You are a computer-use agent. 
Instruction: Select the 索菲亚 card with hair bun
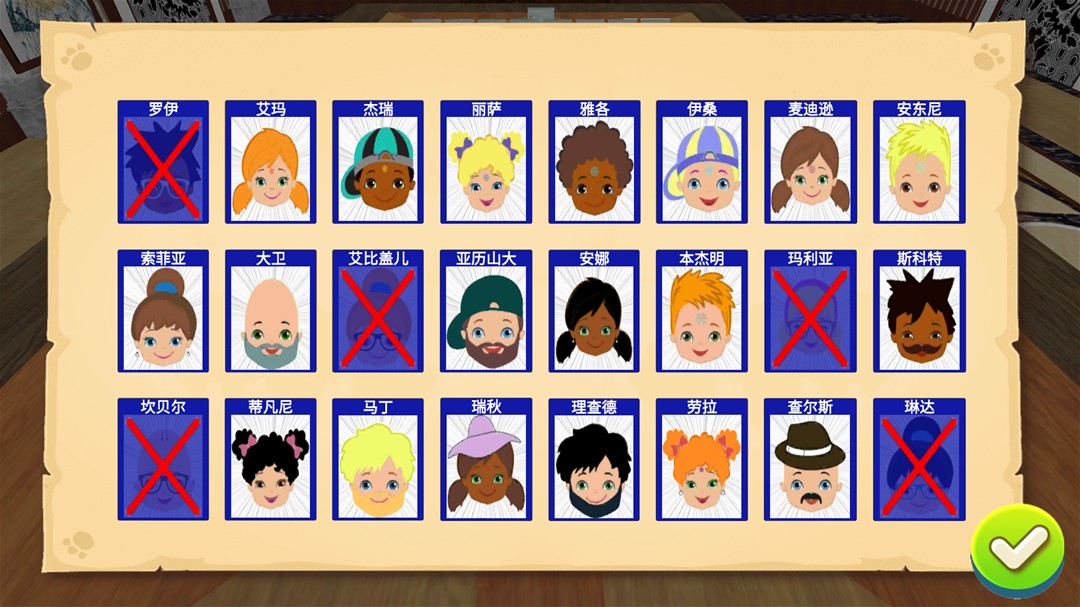tap(162, 311)
